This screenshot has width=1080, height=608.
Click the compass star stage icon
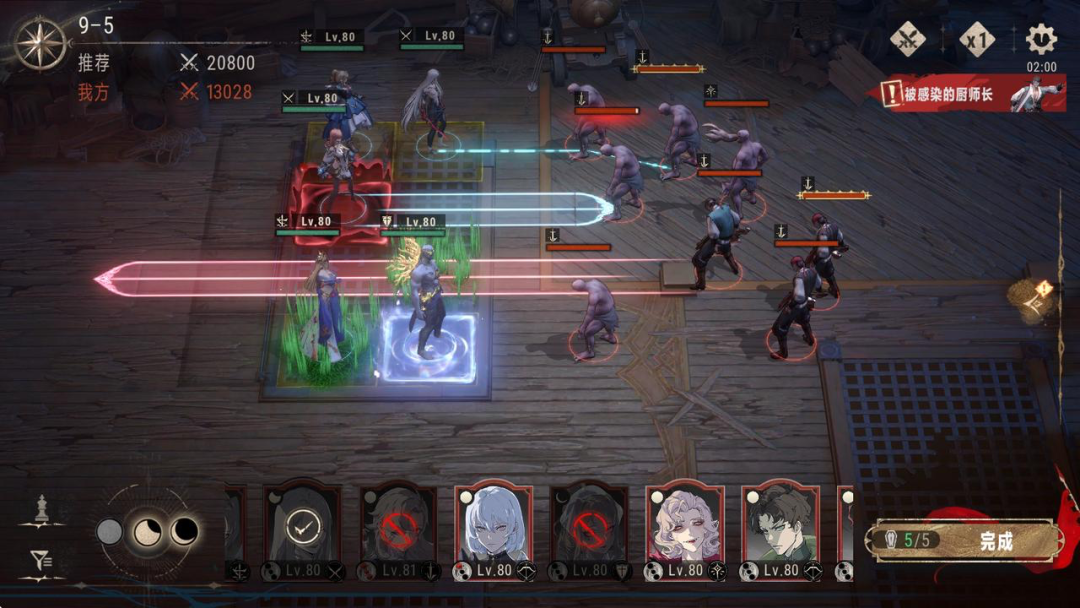tap(40, 44)
